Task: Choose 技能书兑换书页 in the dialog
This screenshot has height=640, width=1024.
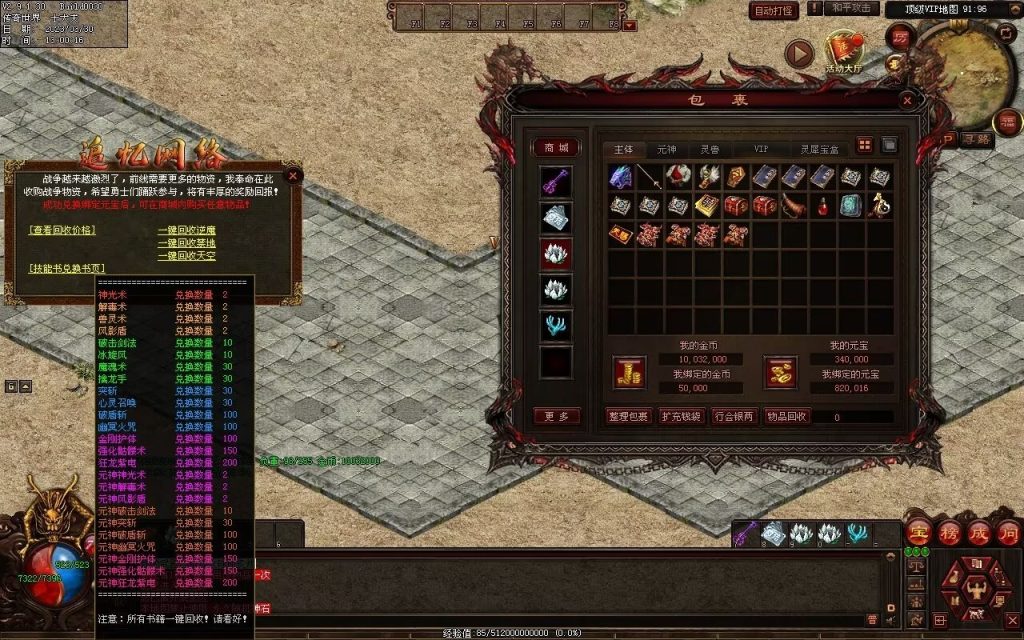Action: click(67, 268)
